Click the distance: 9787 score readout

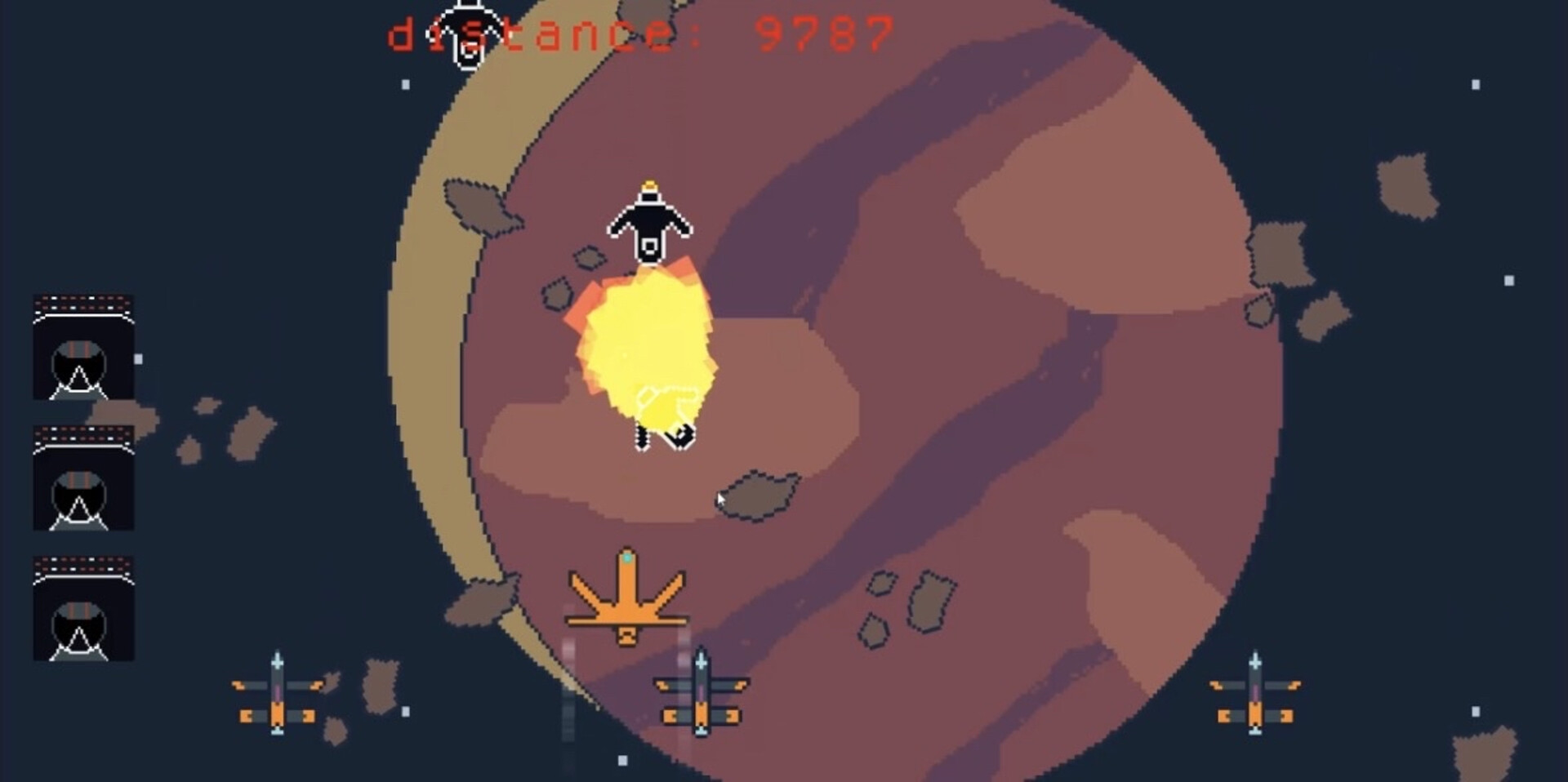click(637, 33)
